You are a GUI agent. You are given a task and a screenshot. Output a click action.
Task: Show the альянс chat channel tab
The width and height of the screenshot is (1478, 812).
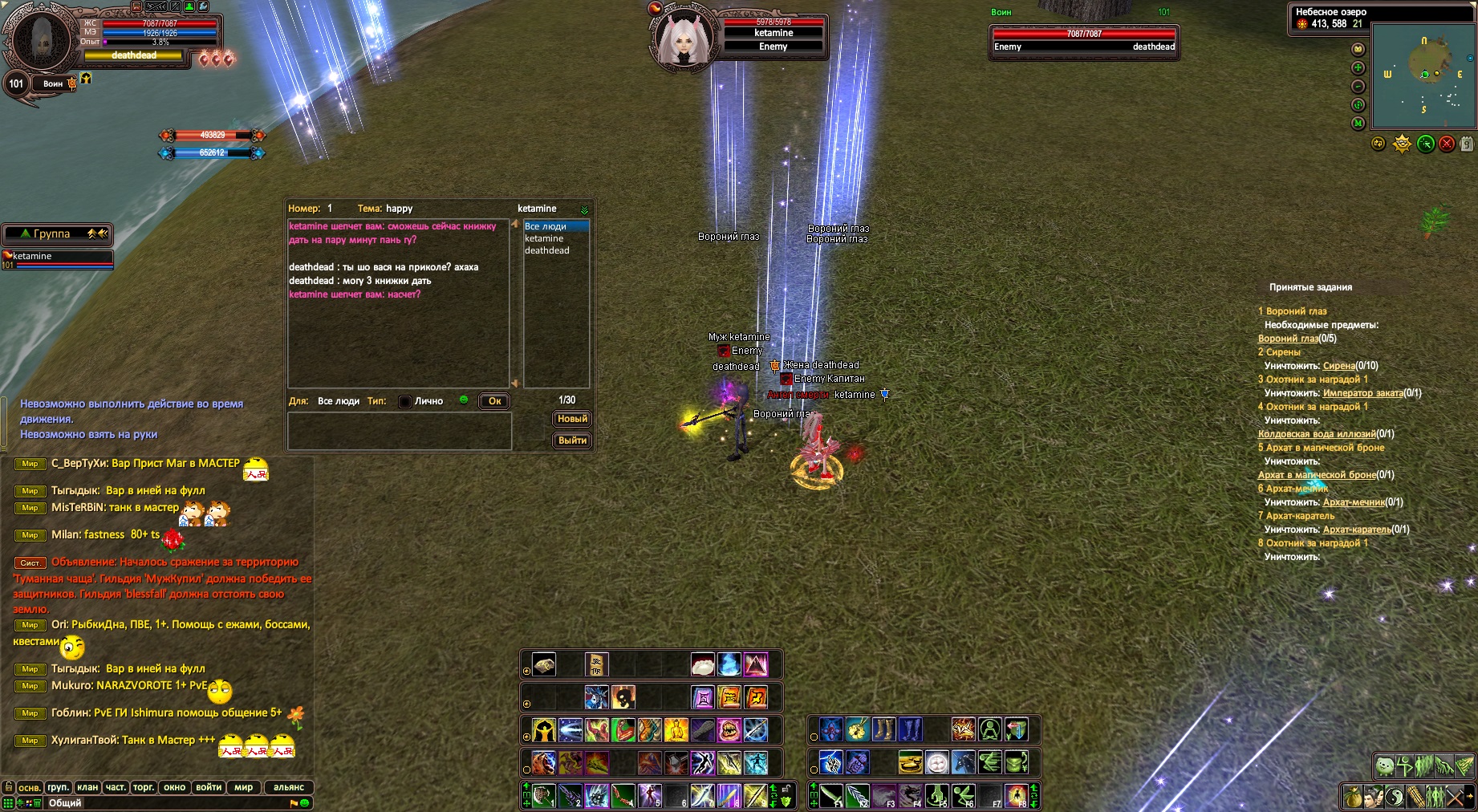click(289, 787)
